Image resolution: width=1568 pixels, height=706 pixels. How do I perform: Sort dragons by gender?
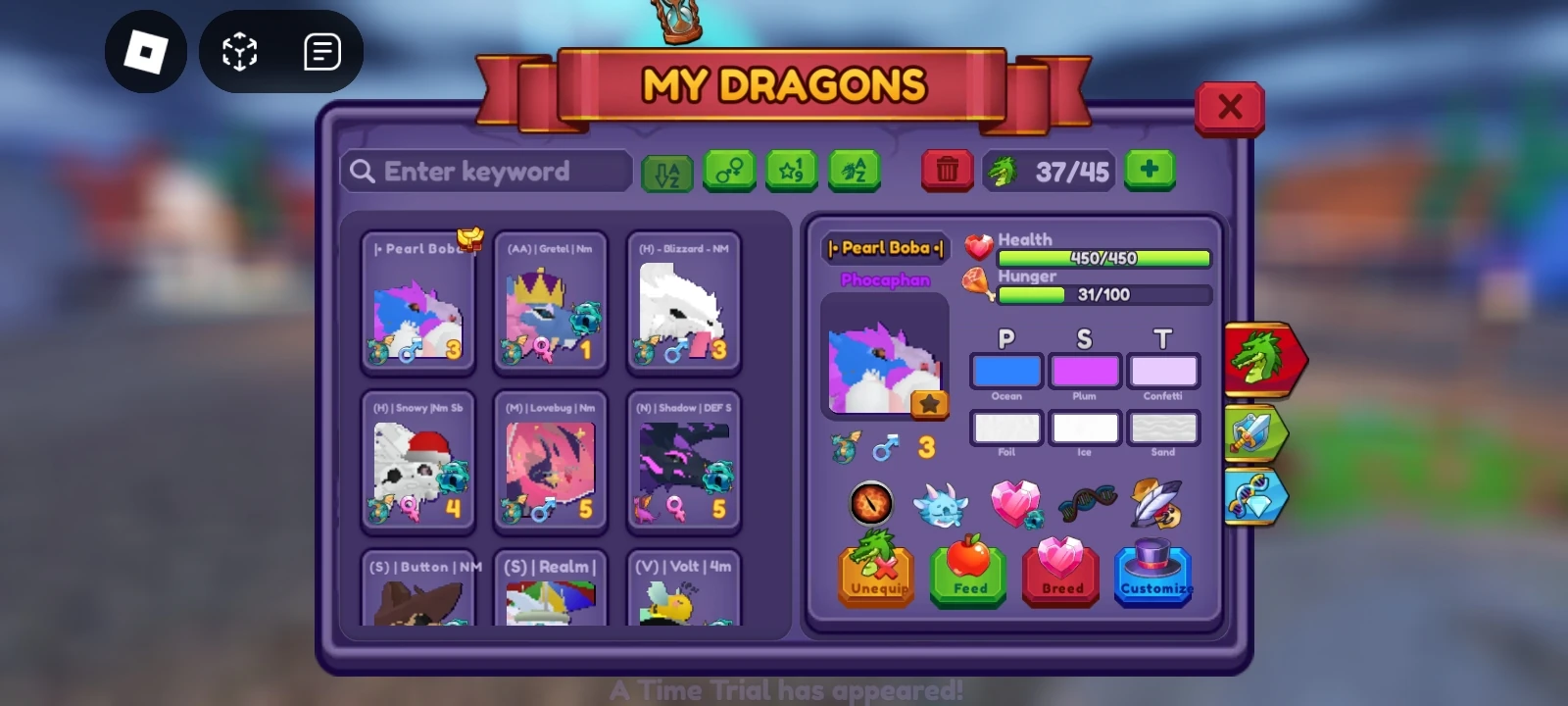730,171
